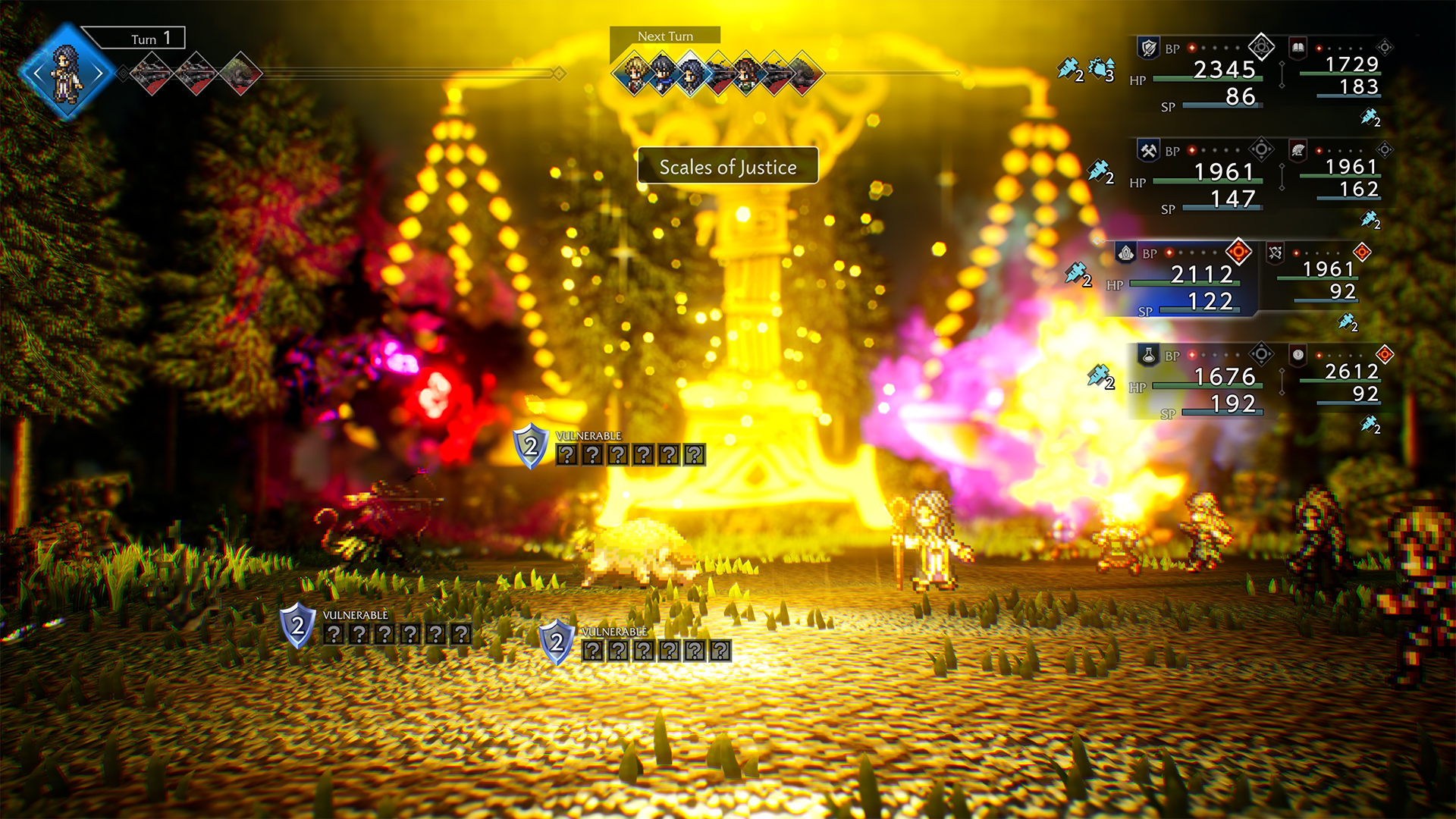Toggle the highlighted character's latent power gauge
Screen dimensions: 1456x819
1238,250
